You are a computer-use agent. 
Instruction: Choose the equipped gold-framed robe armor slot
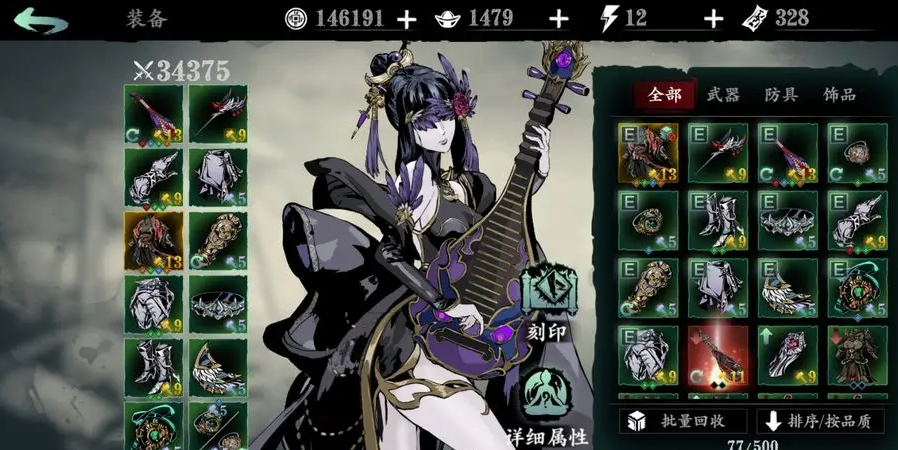click(x=153, y=241)
